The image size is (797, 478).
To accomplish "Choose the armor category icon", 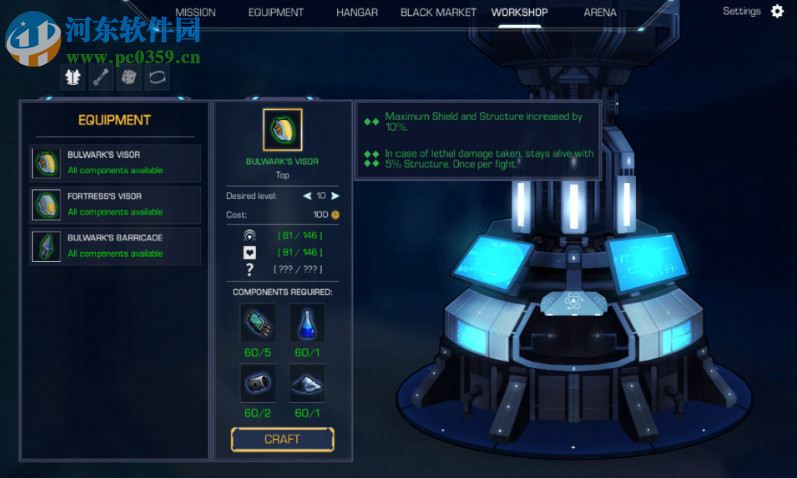I will pos(74,77).
